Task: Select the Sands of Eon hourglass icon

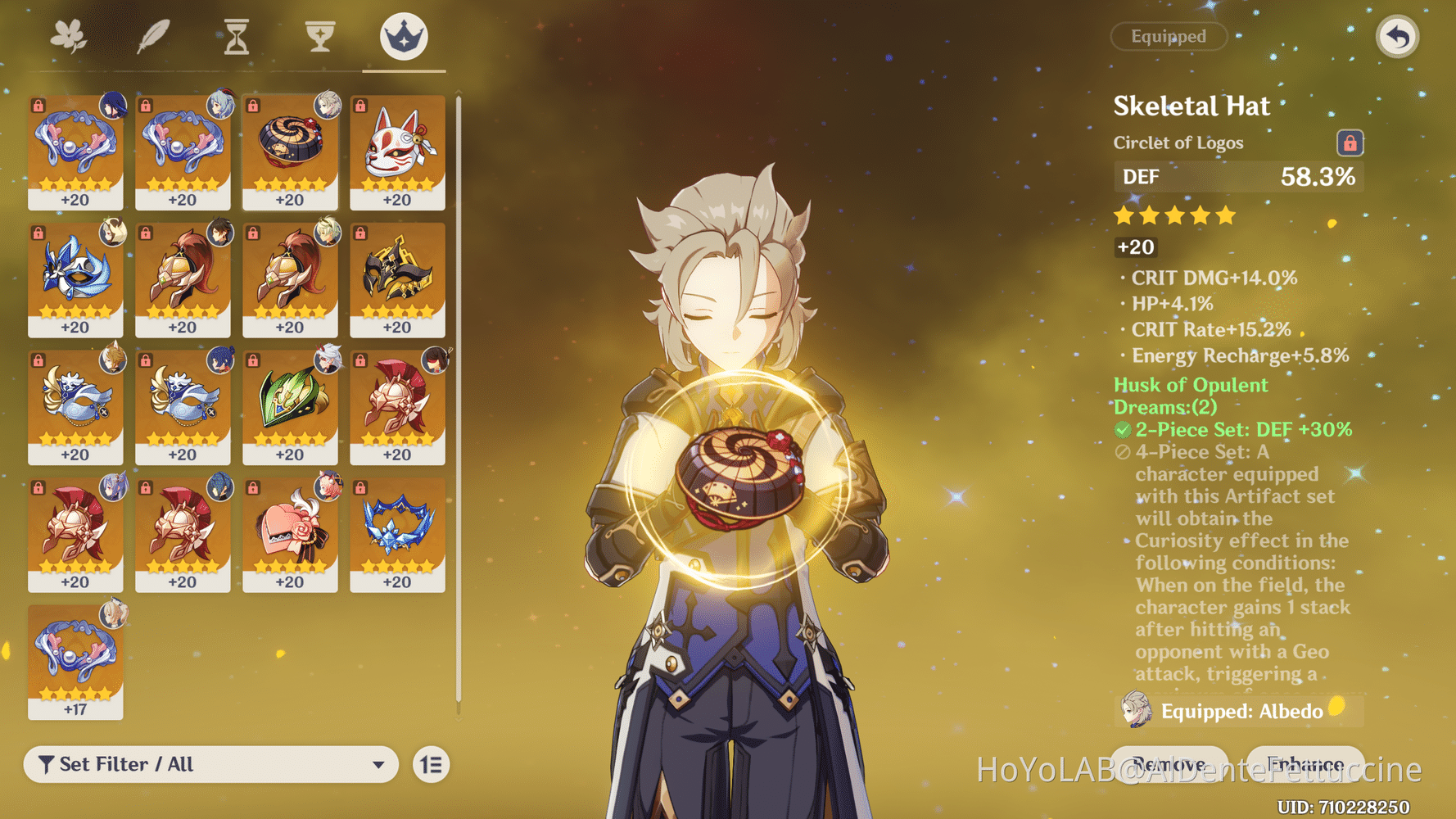Action: [236, 35]
